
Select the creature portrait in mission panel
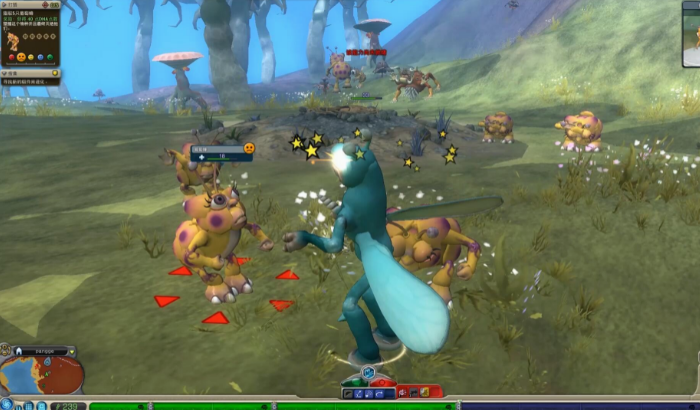pyautogui.click(x=13, y=41)
